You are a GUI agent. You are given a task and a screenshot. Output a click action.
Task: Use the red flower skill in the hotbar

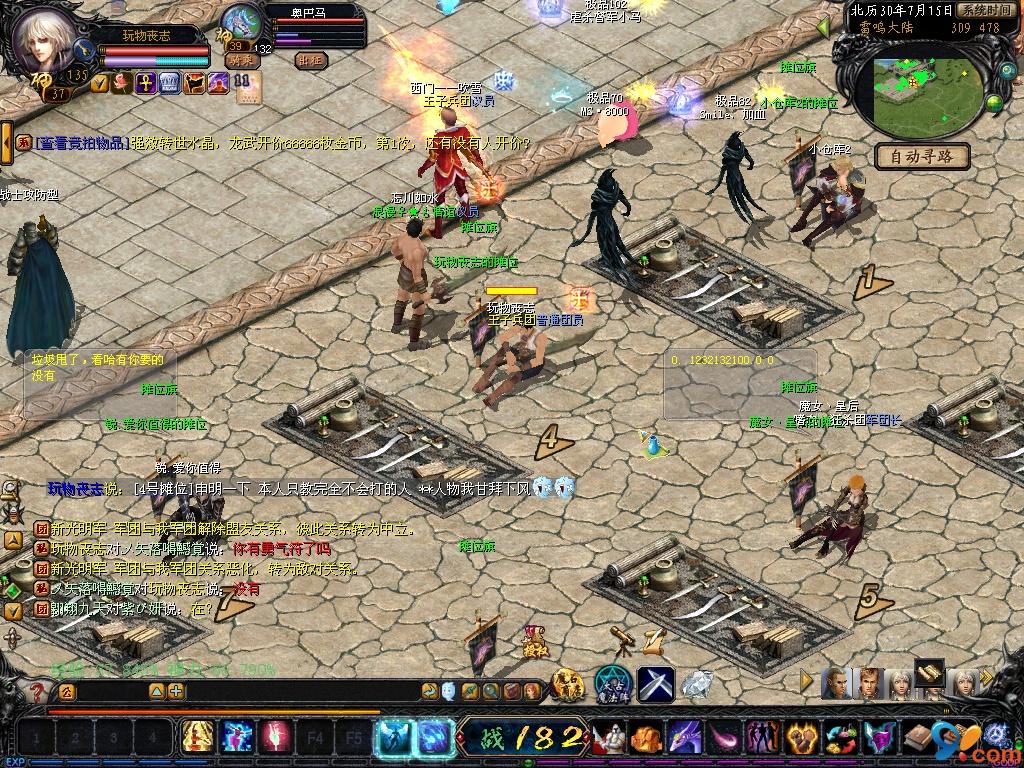point(274,738)
